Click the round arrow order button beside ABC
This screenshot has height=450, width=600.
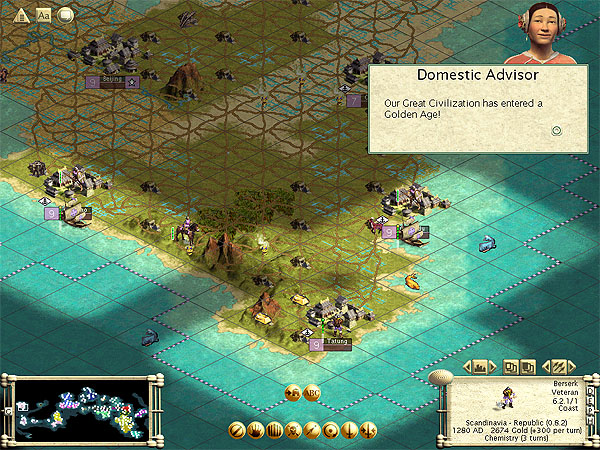pyautogui.click(x=293, y=393)
